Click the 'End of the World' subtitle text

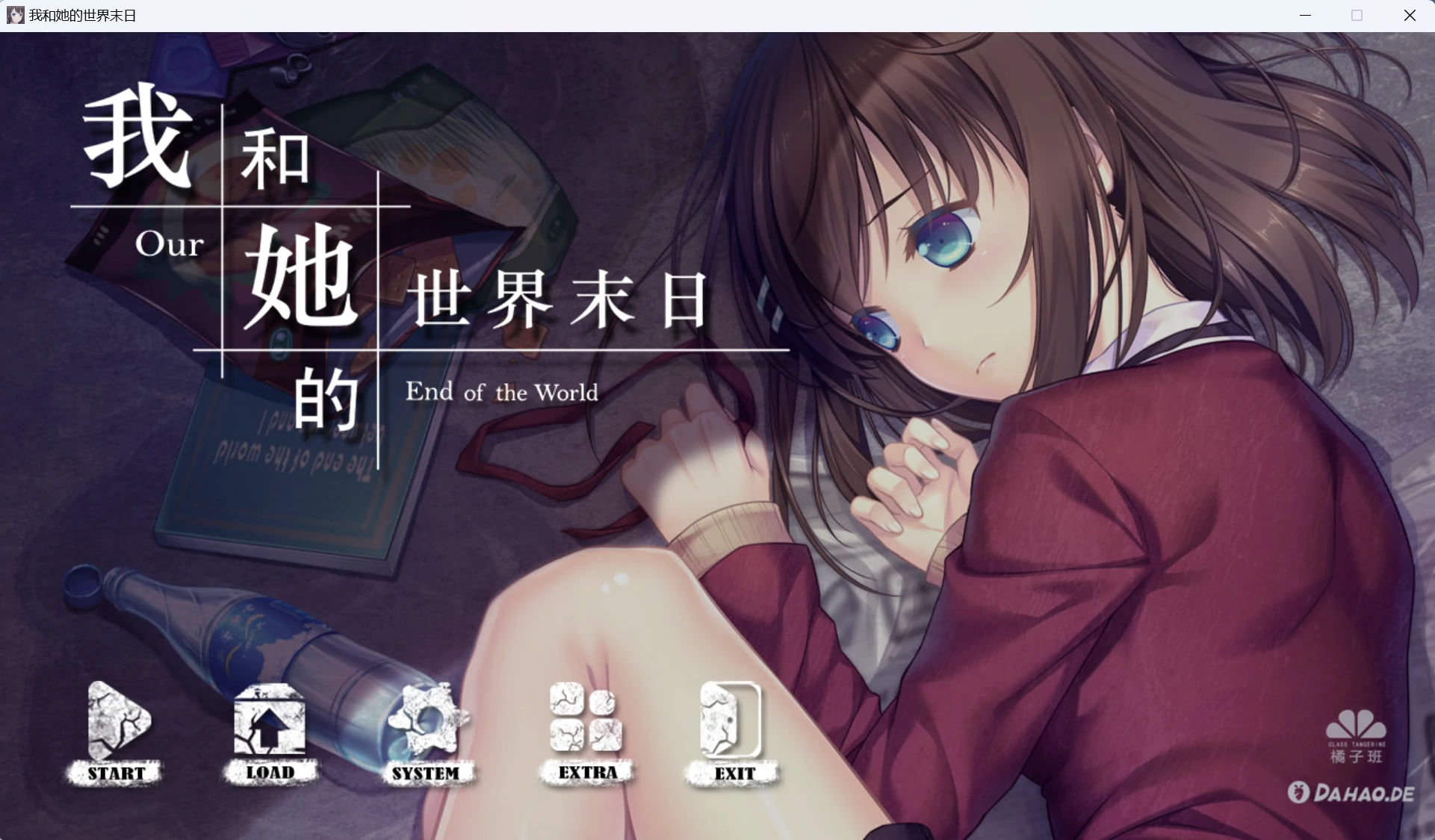(501, 392)
